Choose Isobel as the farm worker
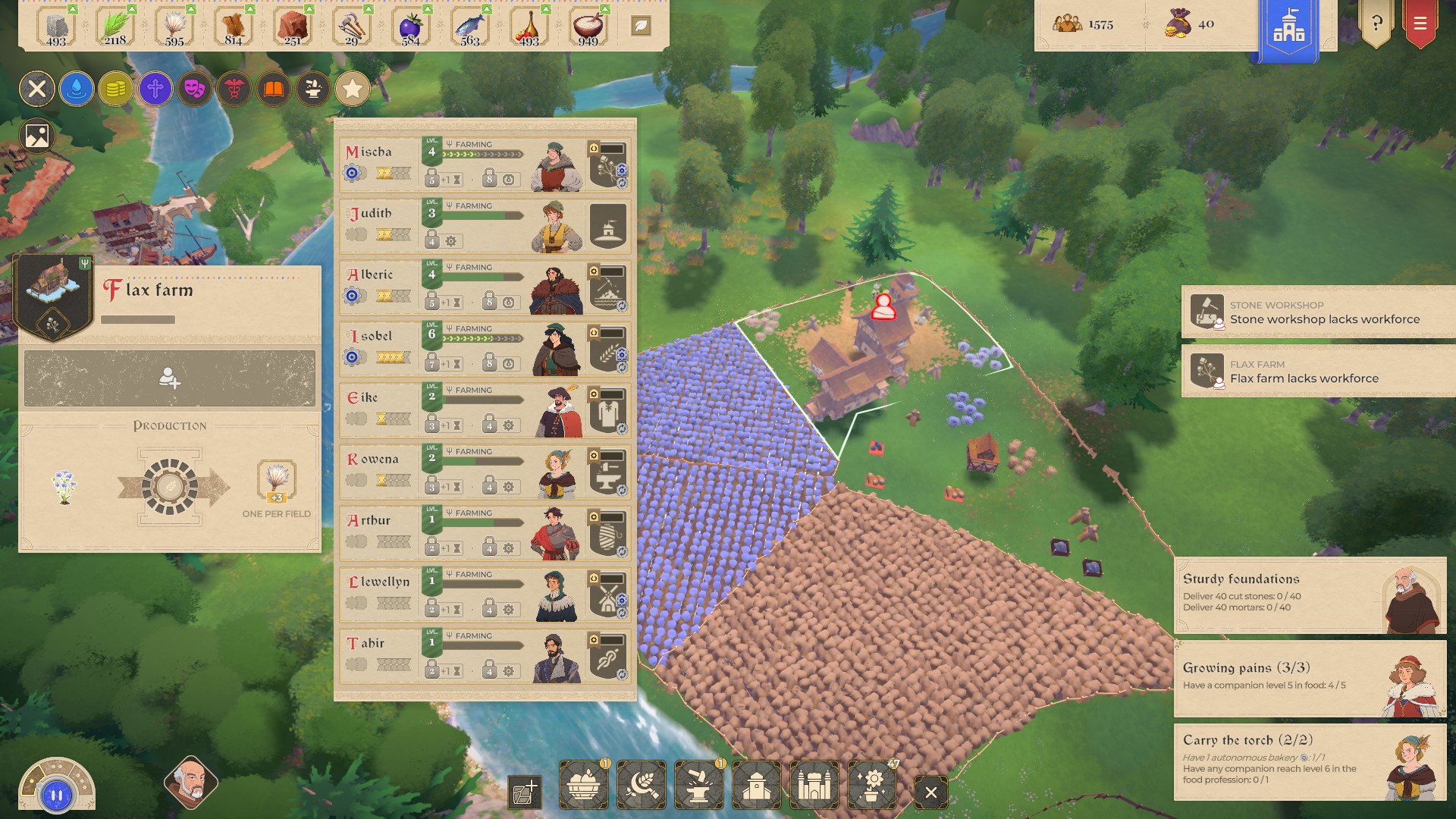 (485, 349)
